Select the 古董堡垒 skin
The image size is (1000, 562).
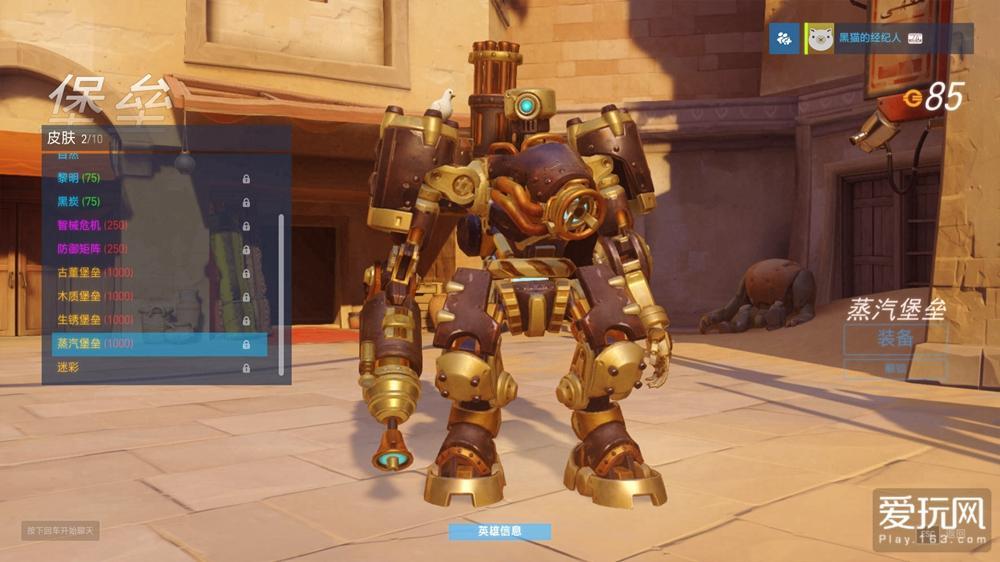click(x=150, y=273)
